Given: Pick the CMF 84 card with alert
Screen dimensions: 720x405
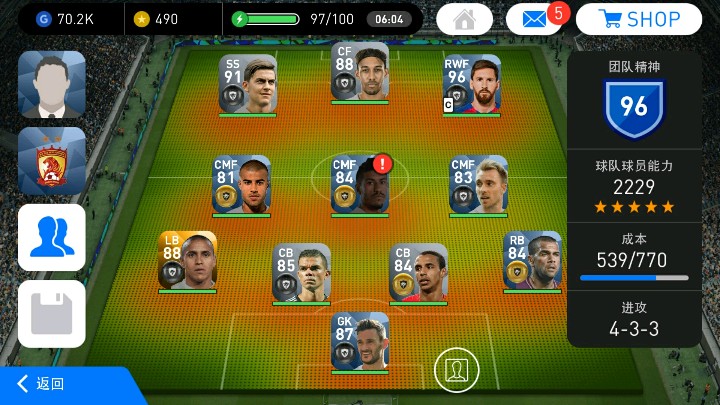Looking at the screenshot, I should 360,184.
